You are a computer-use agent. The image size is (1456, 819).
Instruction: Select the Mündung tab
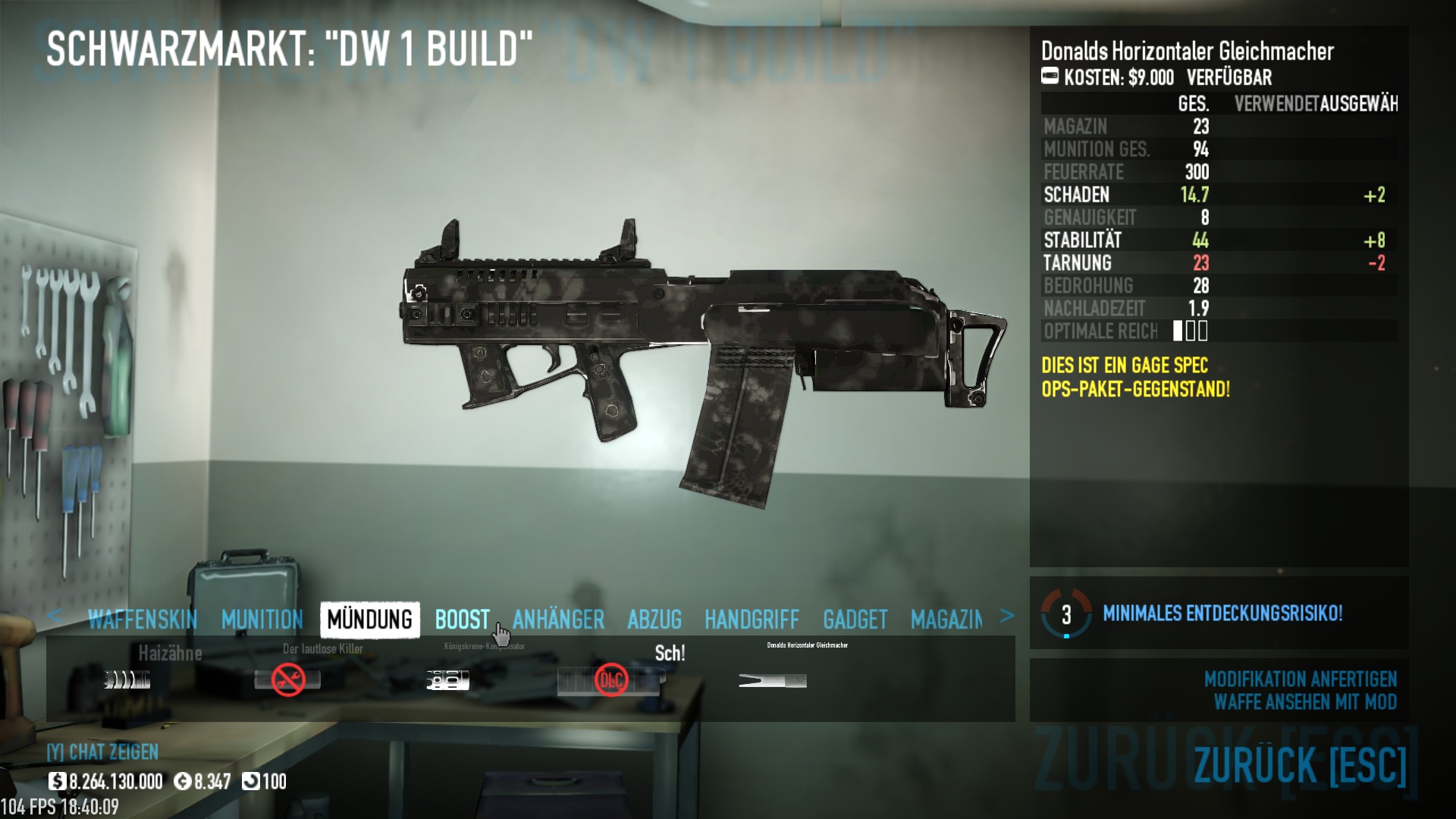370,620
